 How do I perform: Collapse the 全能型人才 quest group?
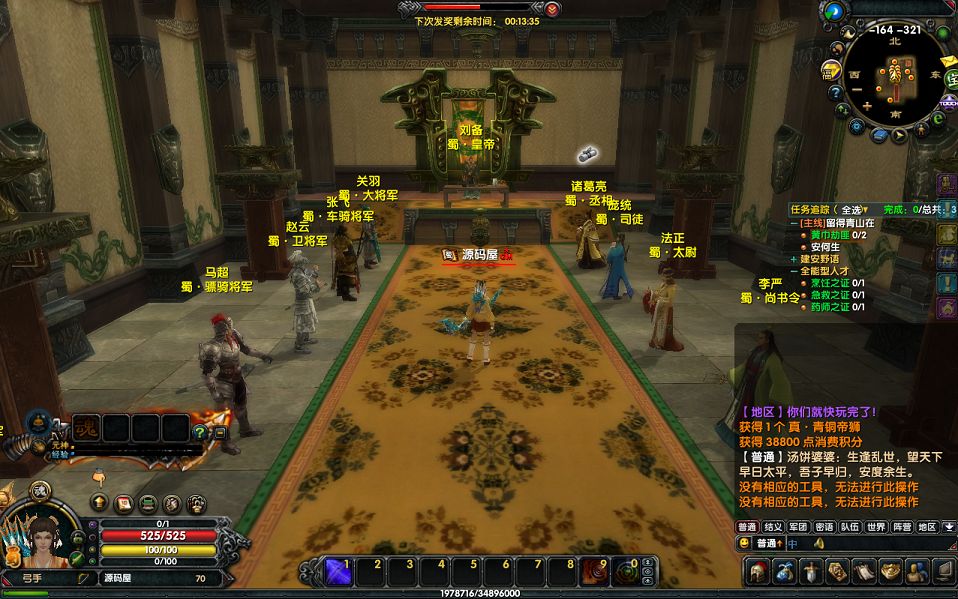[793, 271]
